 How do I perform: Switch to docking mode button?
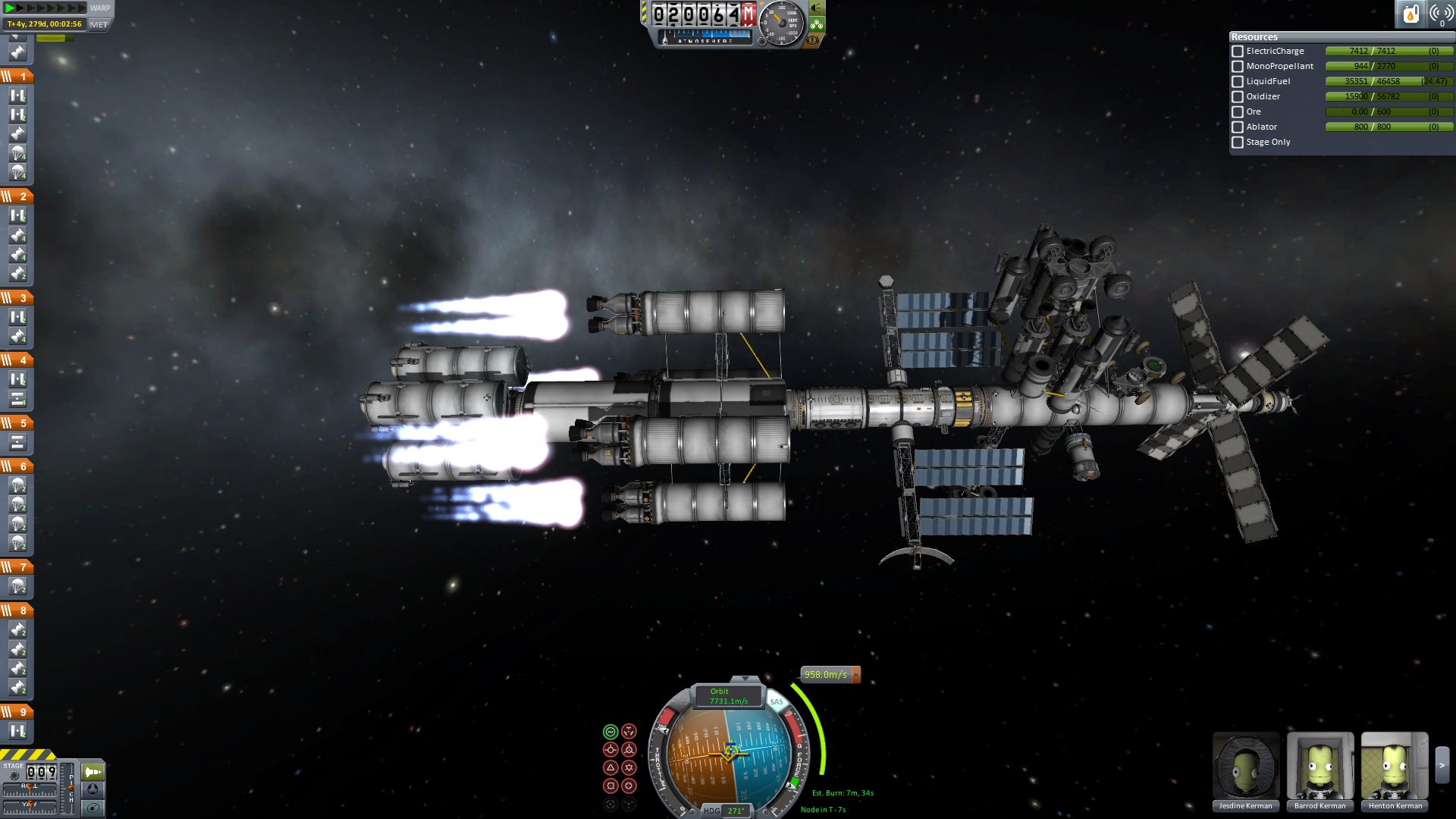click(93, 789)
